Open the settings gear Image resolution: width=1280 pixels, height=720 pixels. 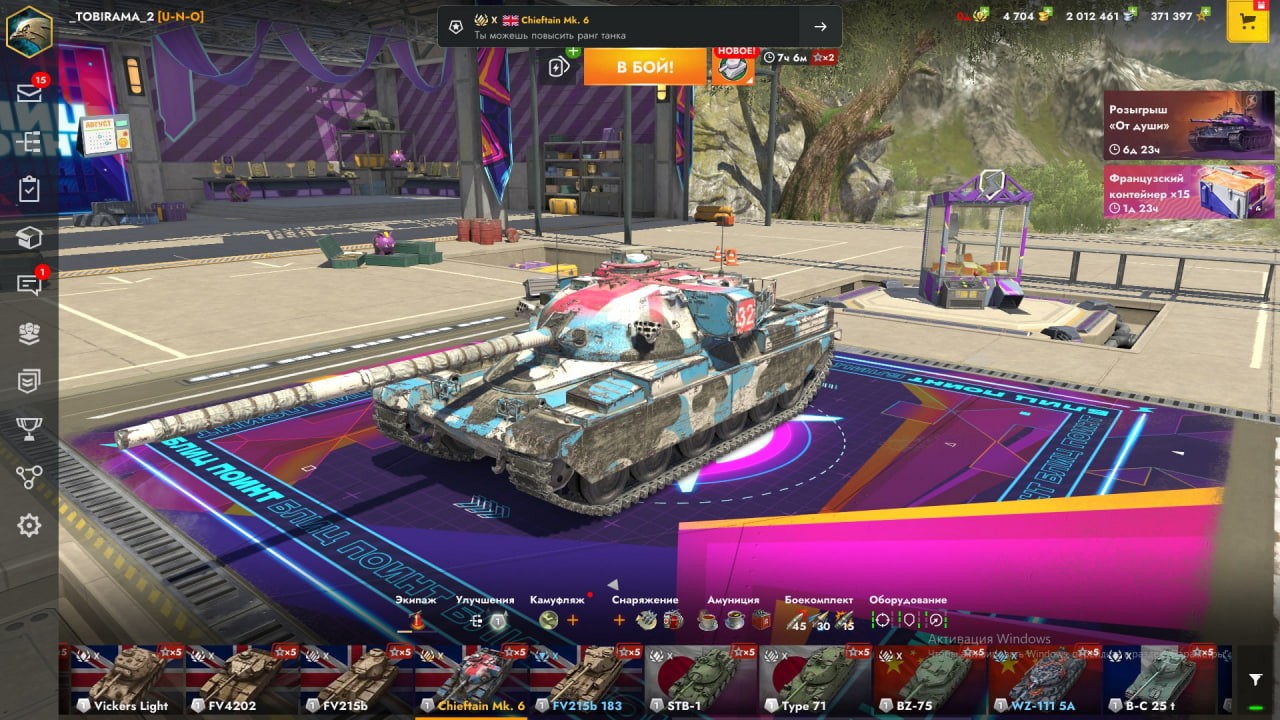tap(29, 525)
